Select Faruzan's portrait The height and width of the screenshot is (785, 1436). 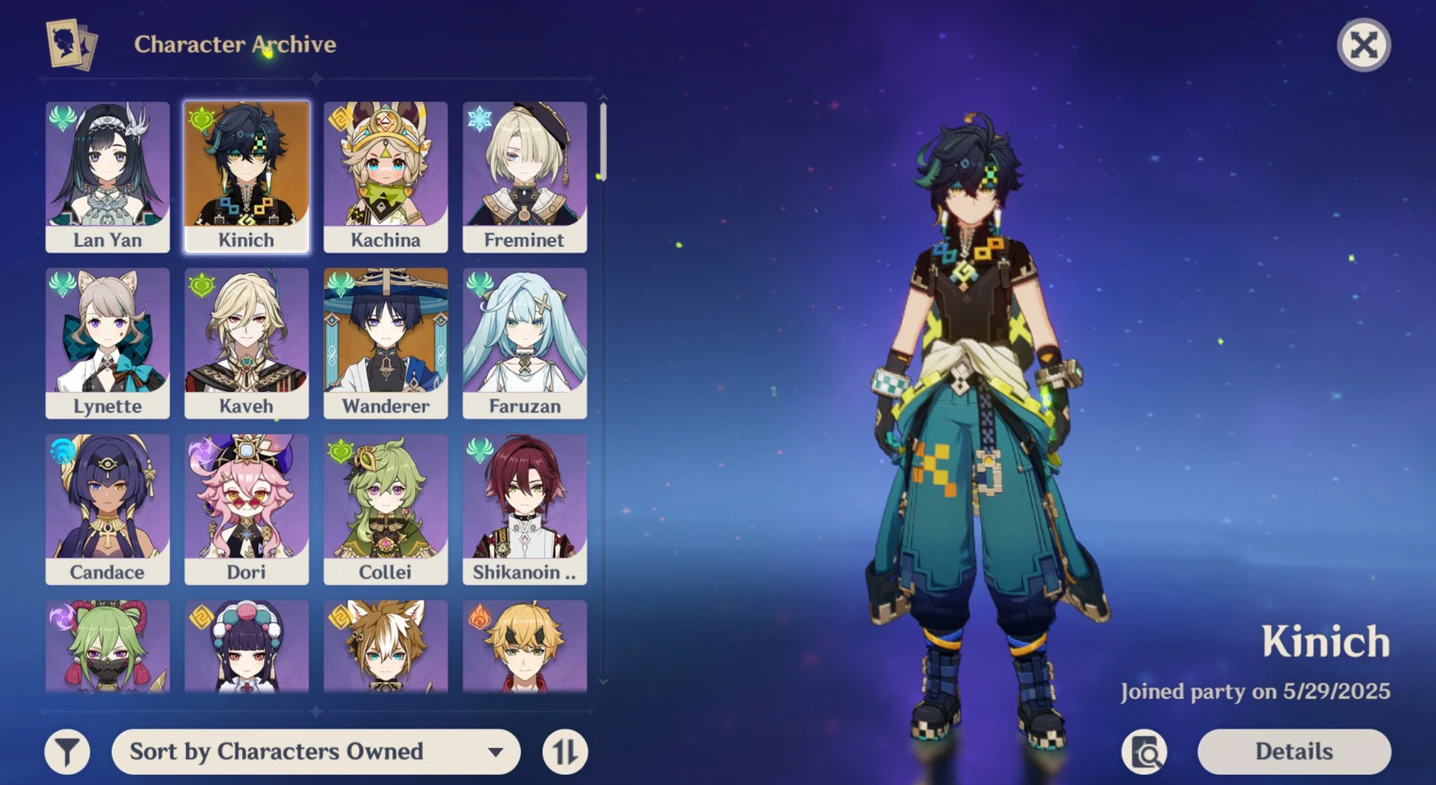coord(525,340)
